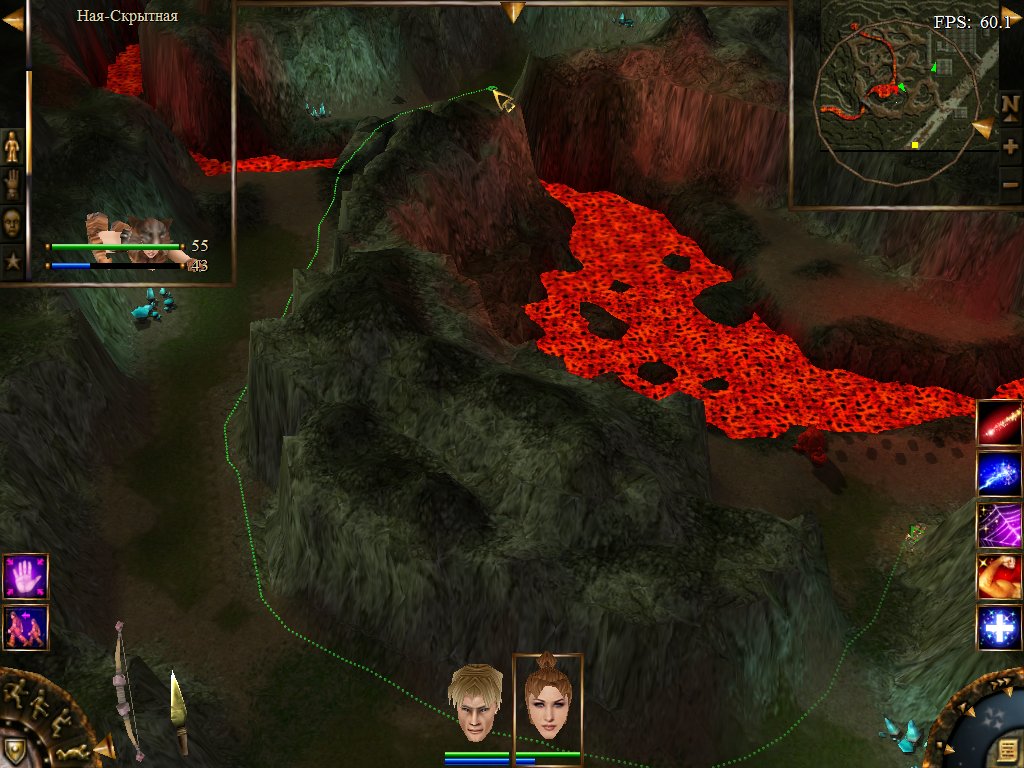Collapse the character panel with the left arrow
This screenshot has width=1024, height=768.
[12, 20]
